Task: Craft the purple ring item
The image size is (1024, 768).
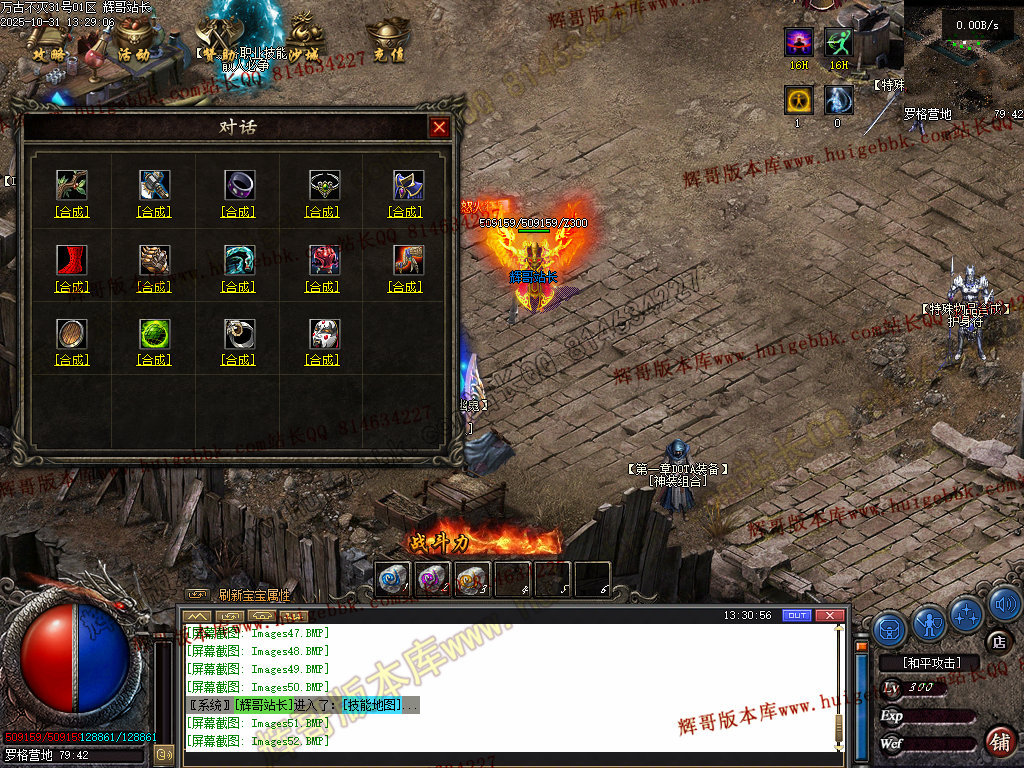Action: tap(239, 212)
